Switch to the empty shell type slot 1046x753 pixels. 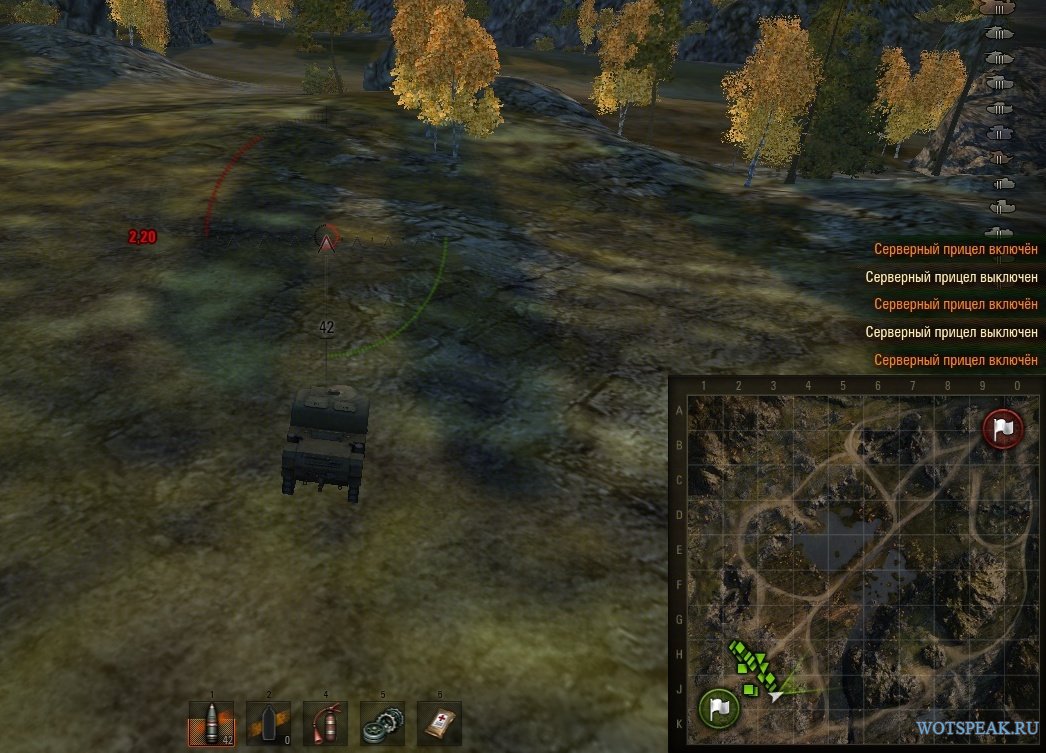[x=268, y=723]
